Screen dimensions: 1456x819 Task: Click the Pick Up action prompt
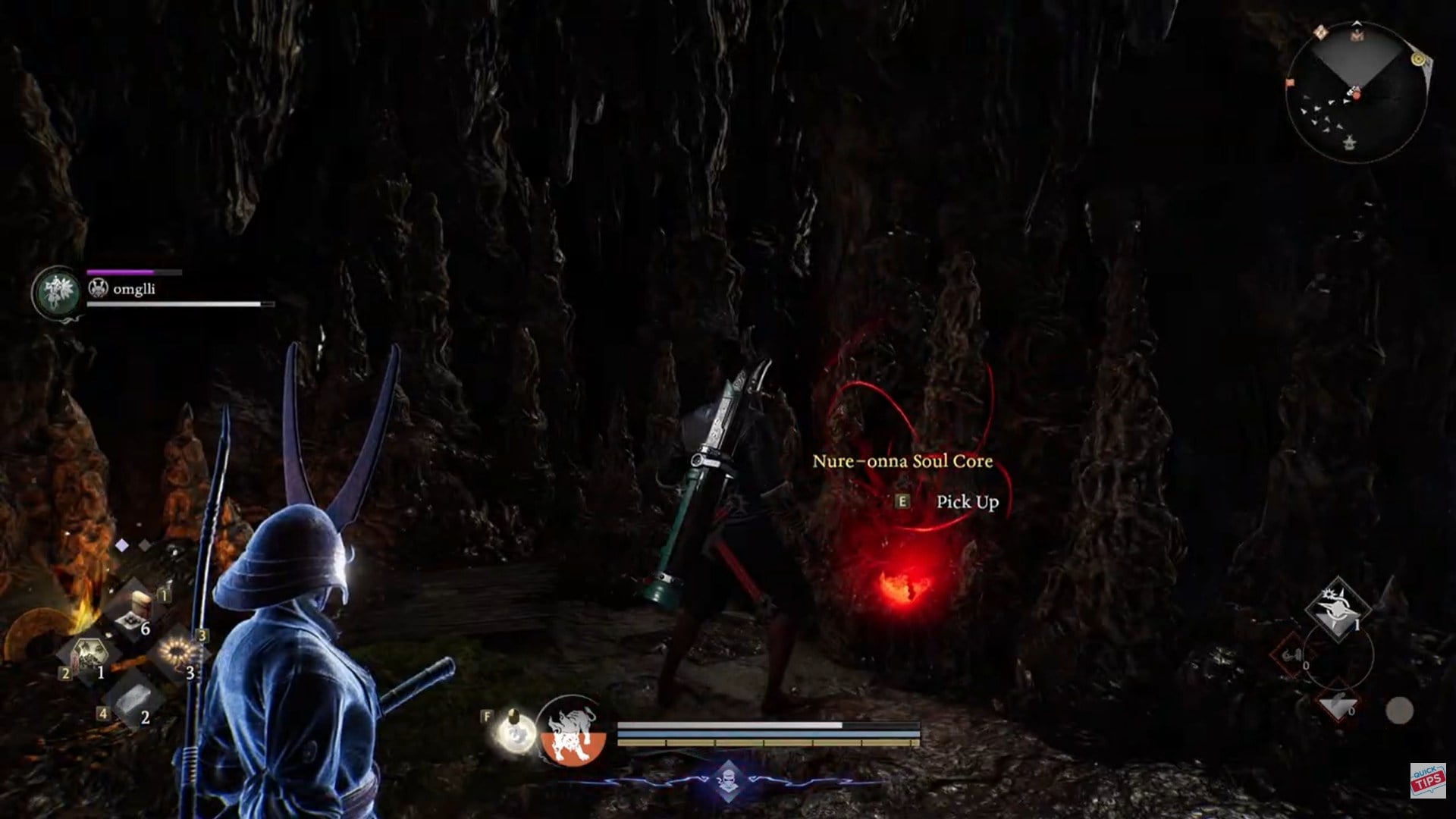[968, 502]
